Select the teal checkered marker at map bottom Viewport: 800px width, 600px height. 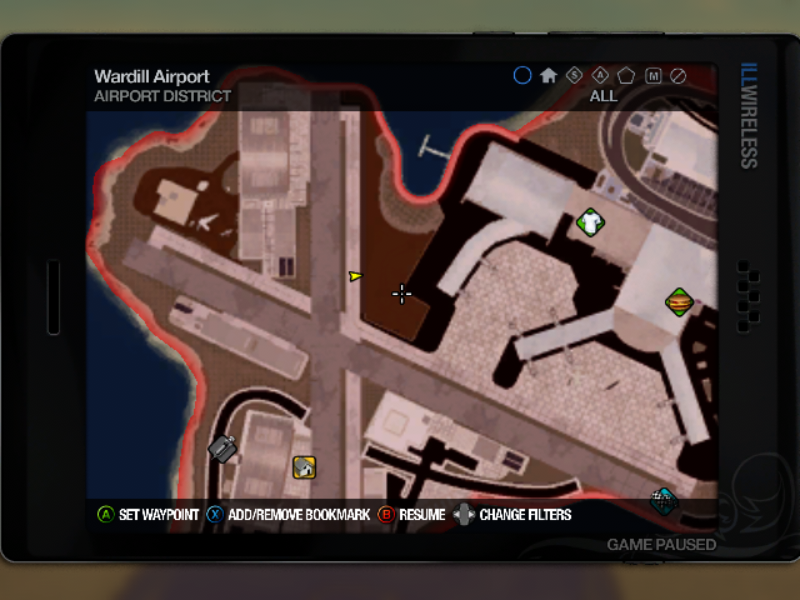662,499
